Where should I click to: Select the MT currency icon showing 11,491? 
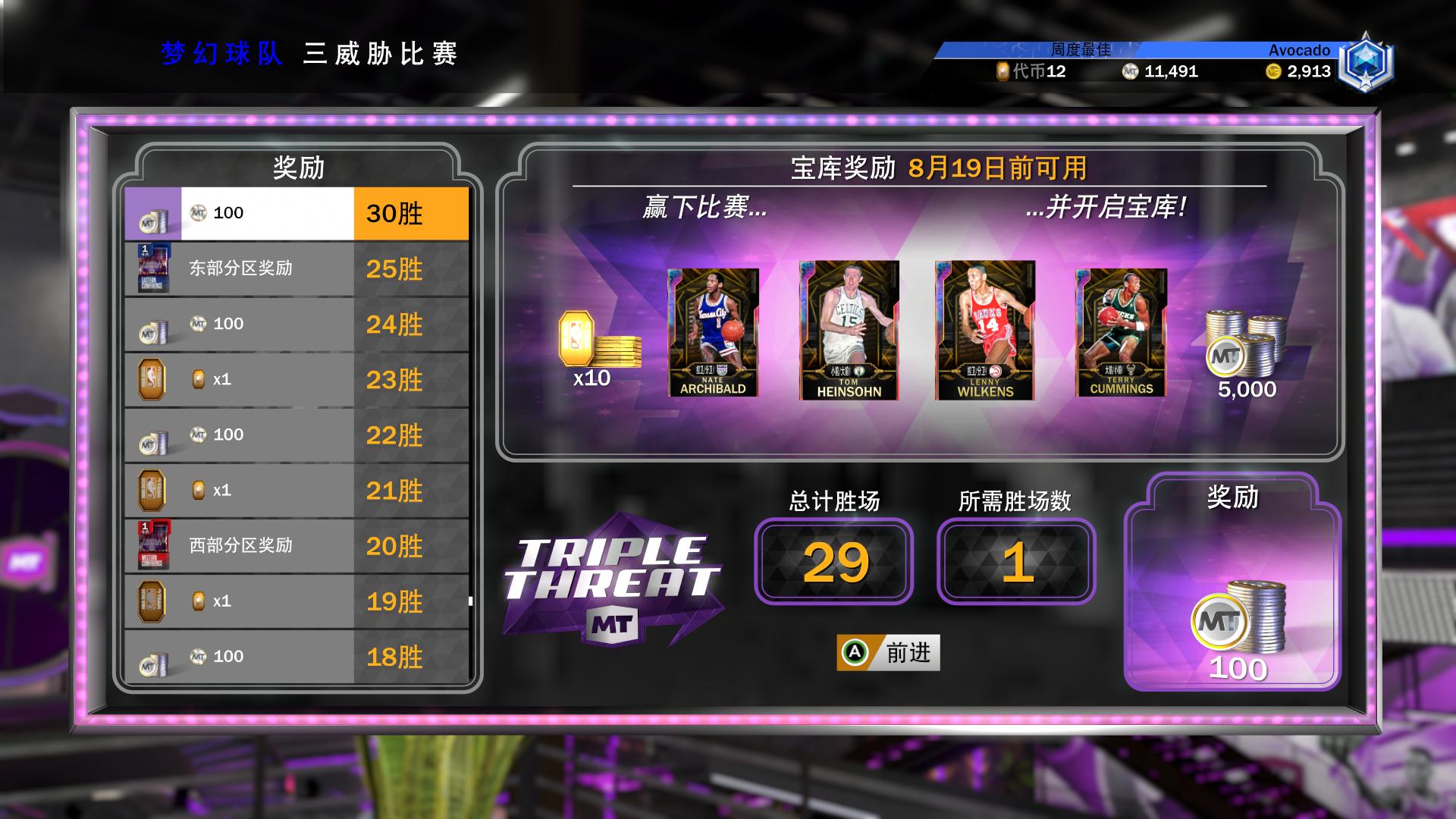[1130, 72]
